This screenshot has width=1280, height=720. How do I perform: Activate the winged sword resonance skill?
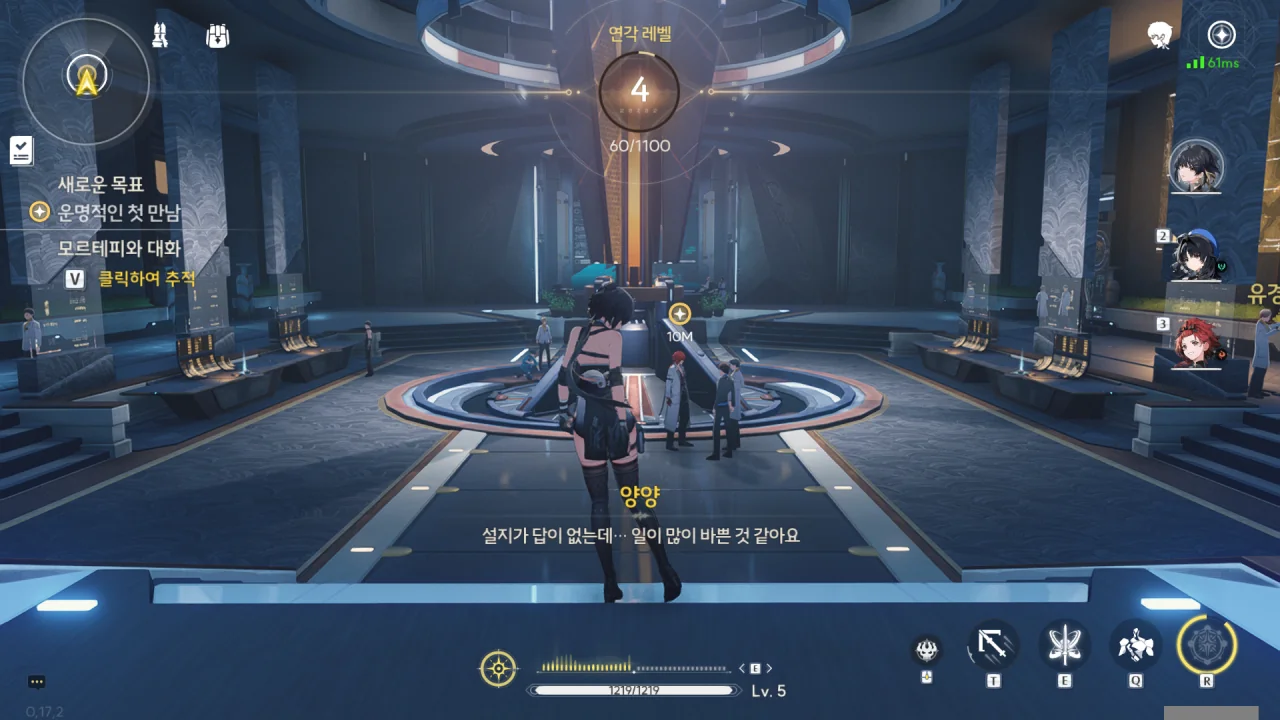(x=1064, y=645)
